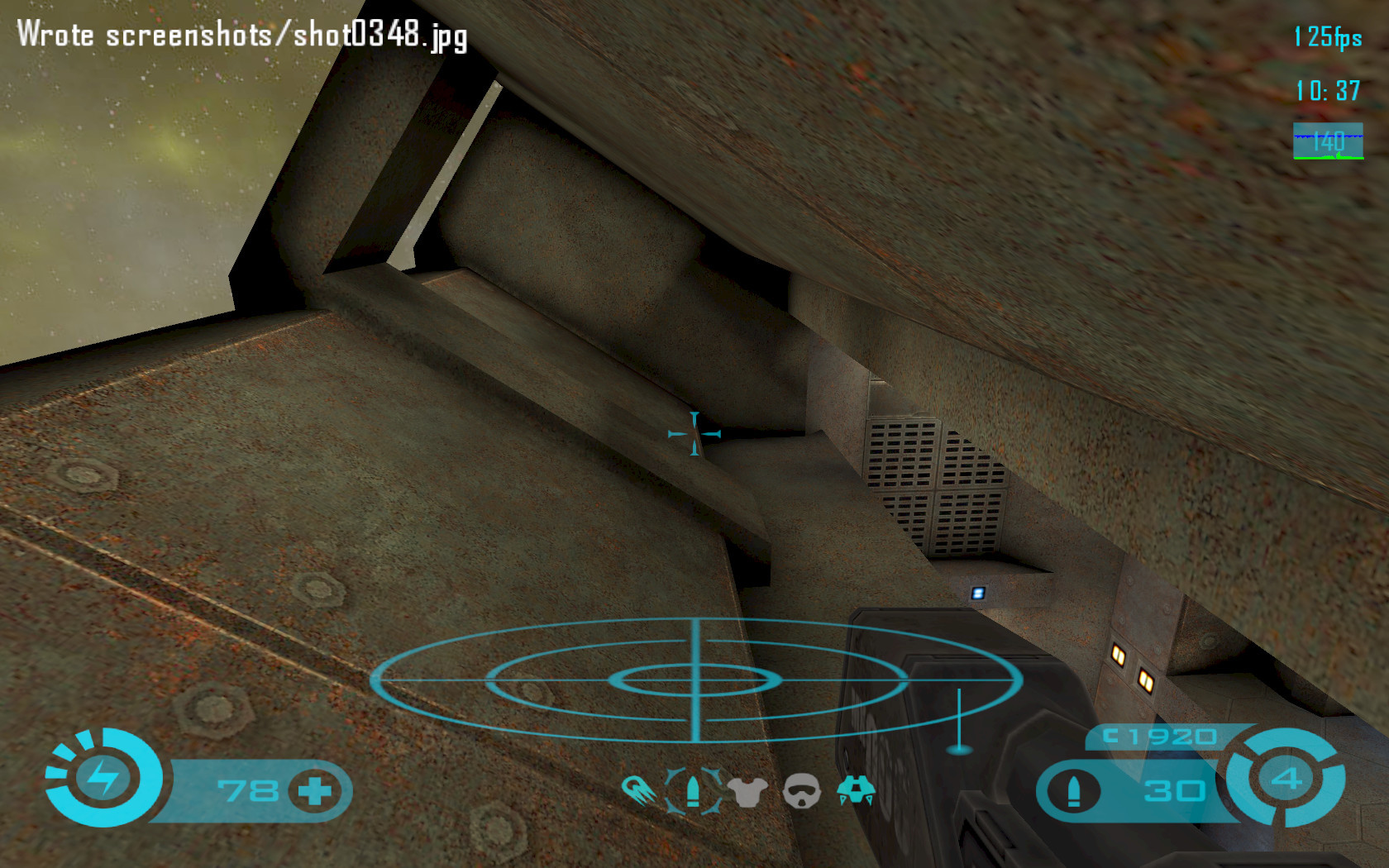The image size is (1389, 868).
Task: Select the grey body armor icon
Action: (x=747, y=792)
